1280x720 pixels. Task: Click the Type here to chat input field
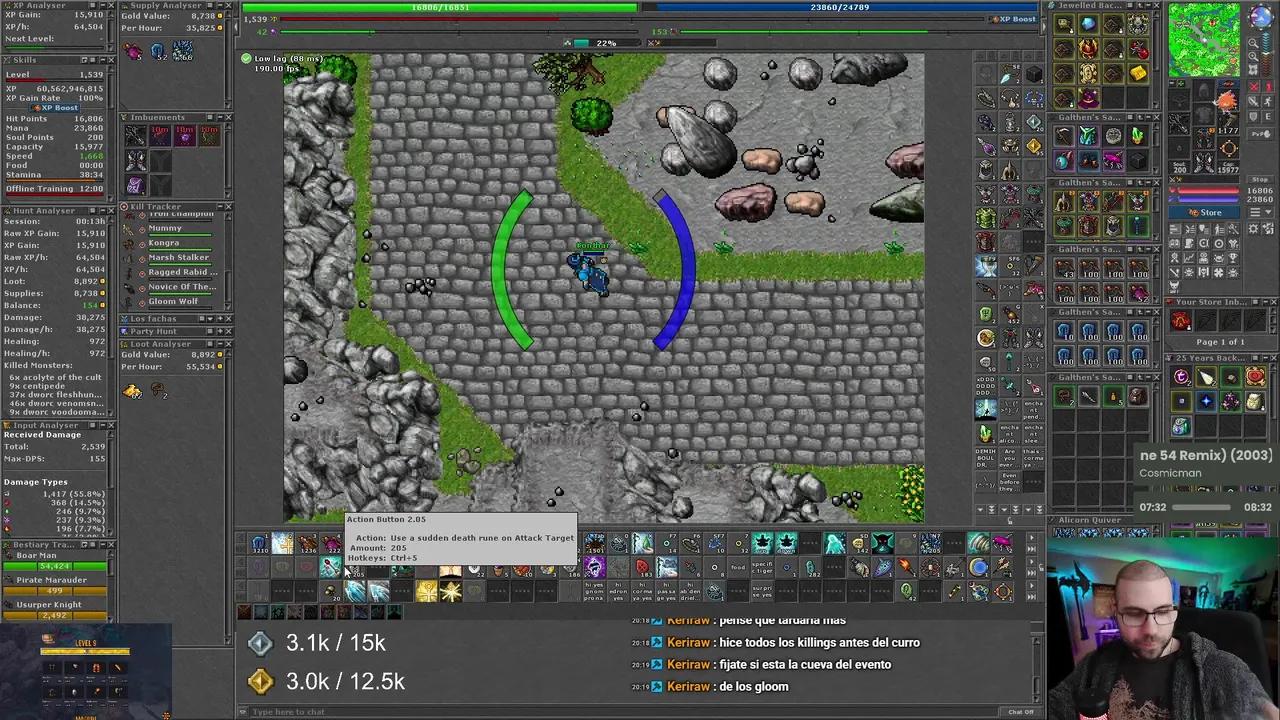click(x=400, y=711)
